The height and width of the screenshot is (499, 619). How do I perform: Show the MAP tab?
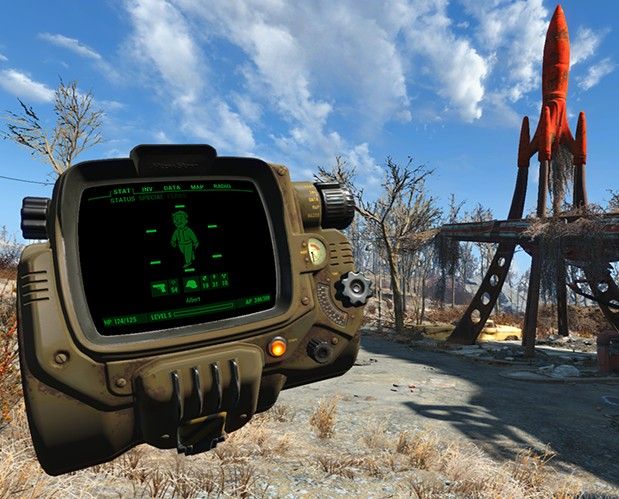196,187
